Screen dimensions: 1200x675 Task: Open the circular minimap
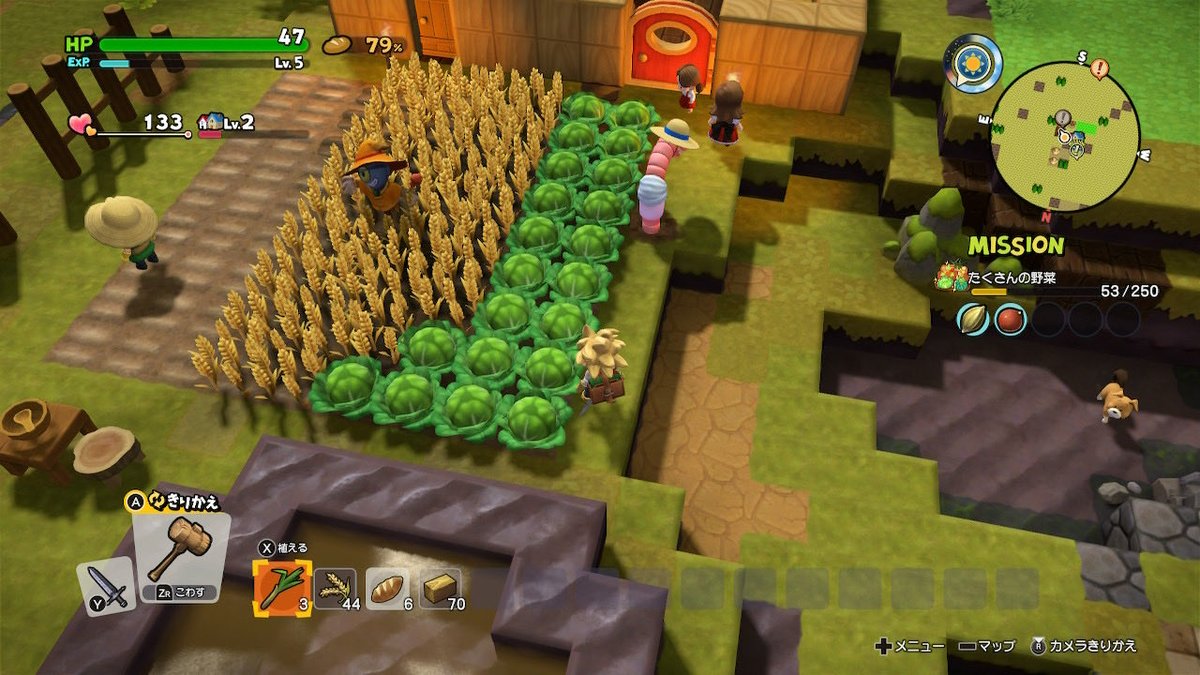pos(1065,137)
